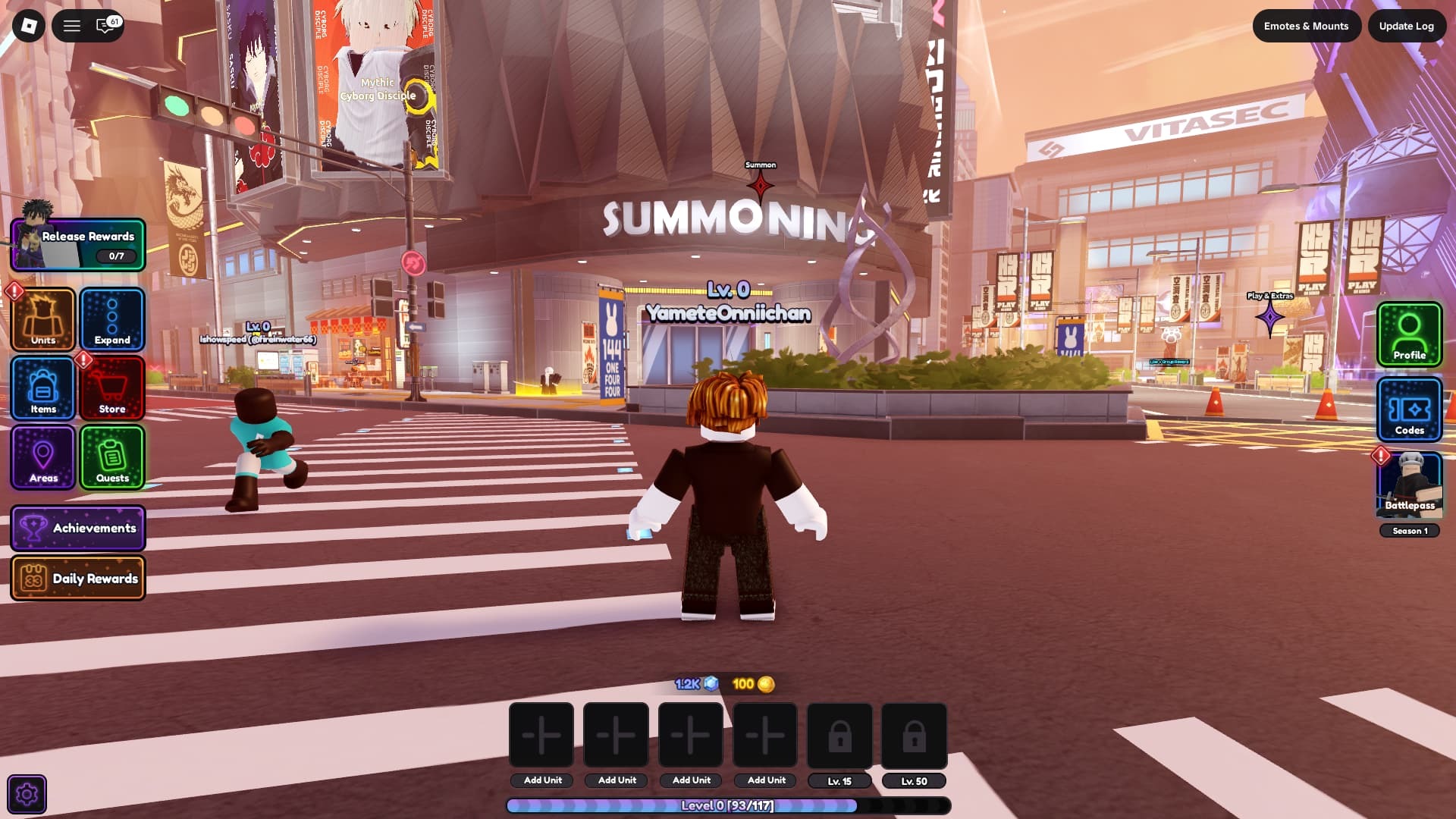The image size is (1456, 819).
Task: Click the locked Lv. 15 unit slot
Action: click(839, 736)
